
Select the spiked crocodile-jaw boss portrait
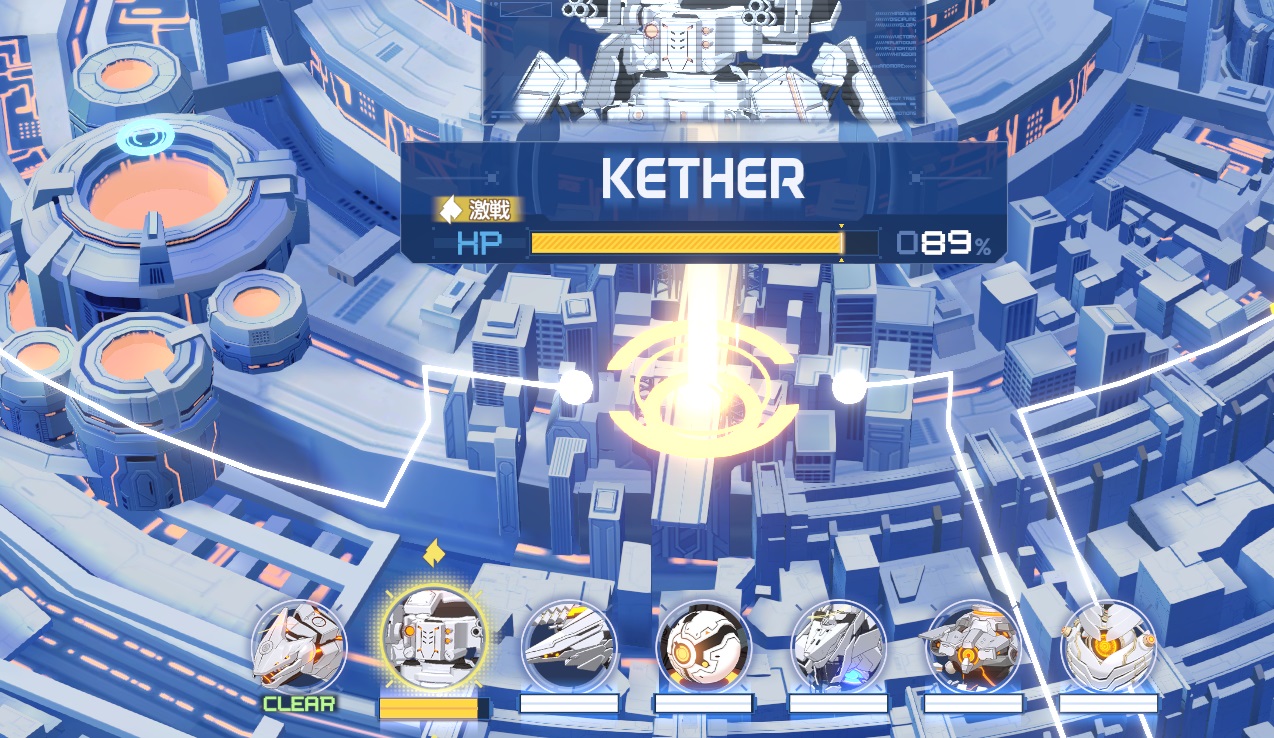click(569, 646)
